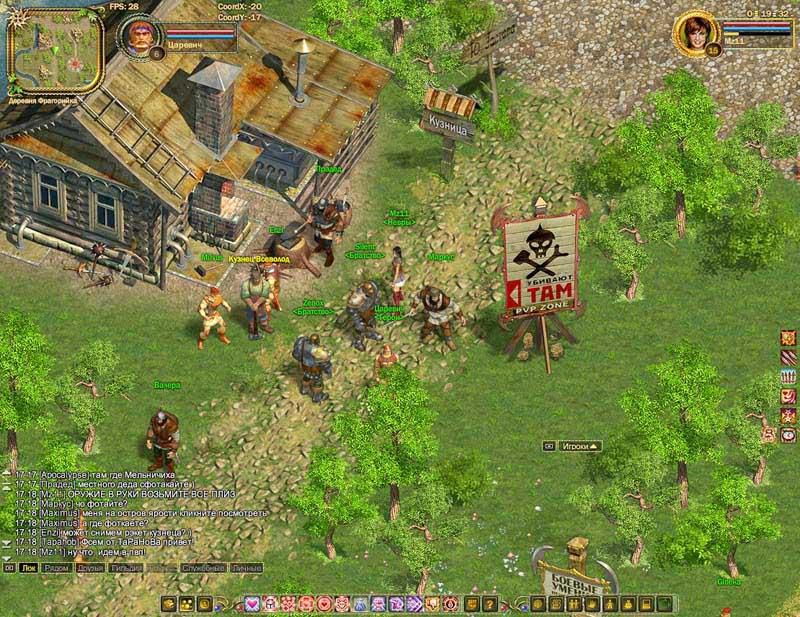Image resolution: width=800 pixels, height=617 pixels.
Task: Open the Друзья chat tab
Action: click(91, 568)
